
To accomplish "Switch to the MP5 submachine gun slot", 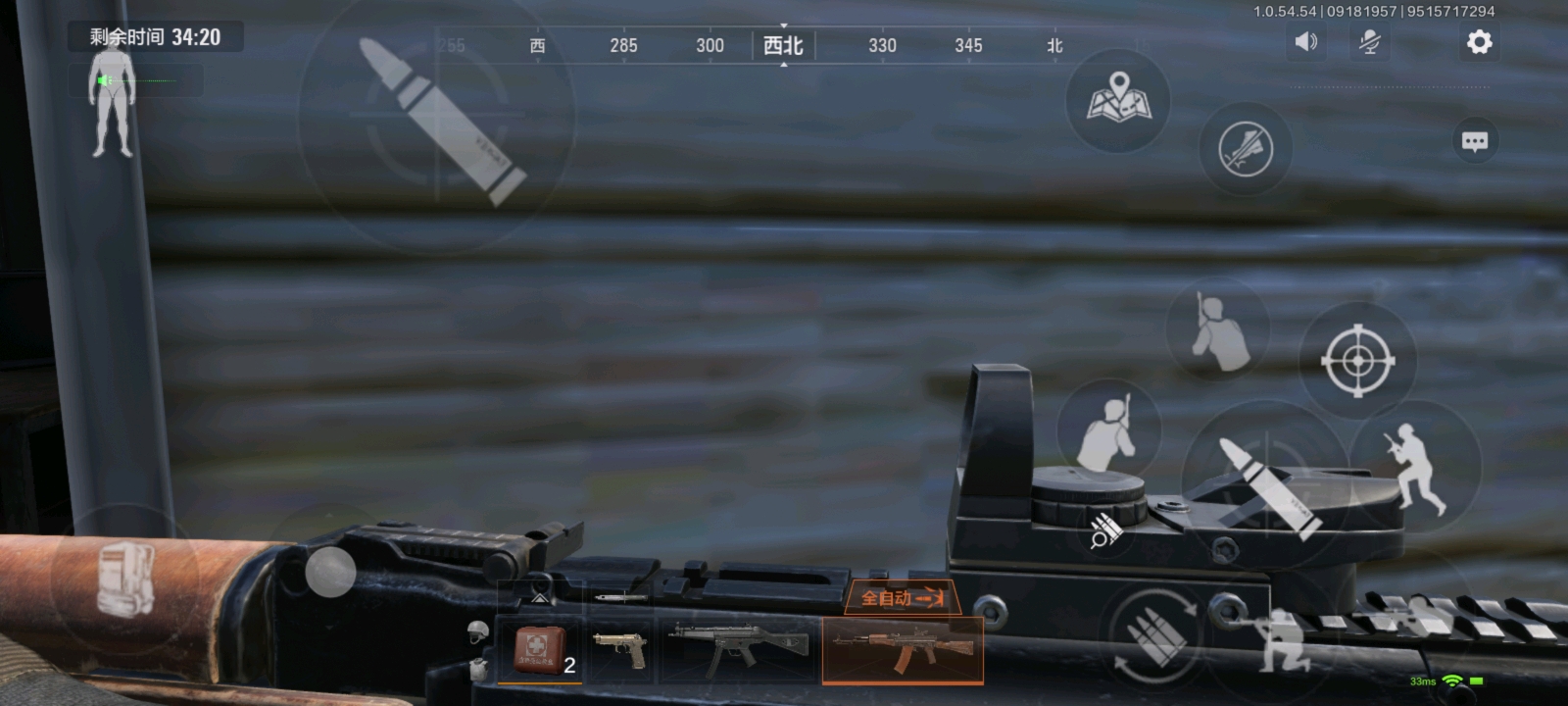I will tap(740, 649).
